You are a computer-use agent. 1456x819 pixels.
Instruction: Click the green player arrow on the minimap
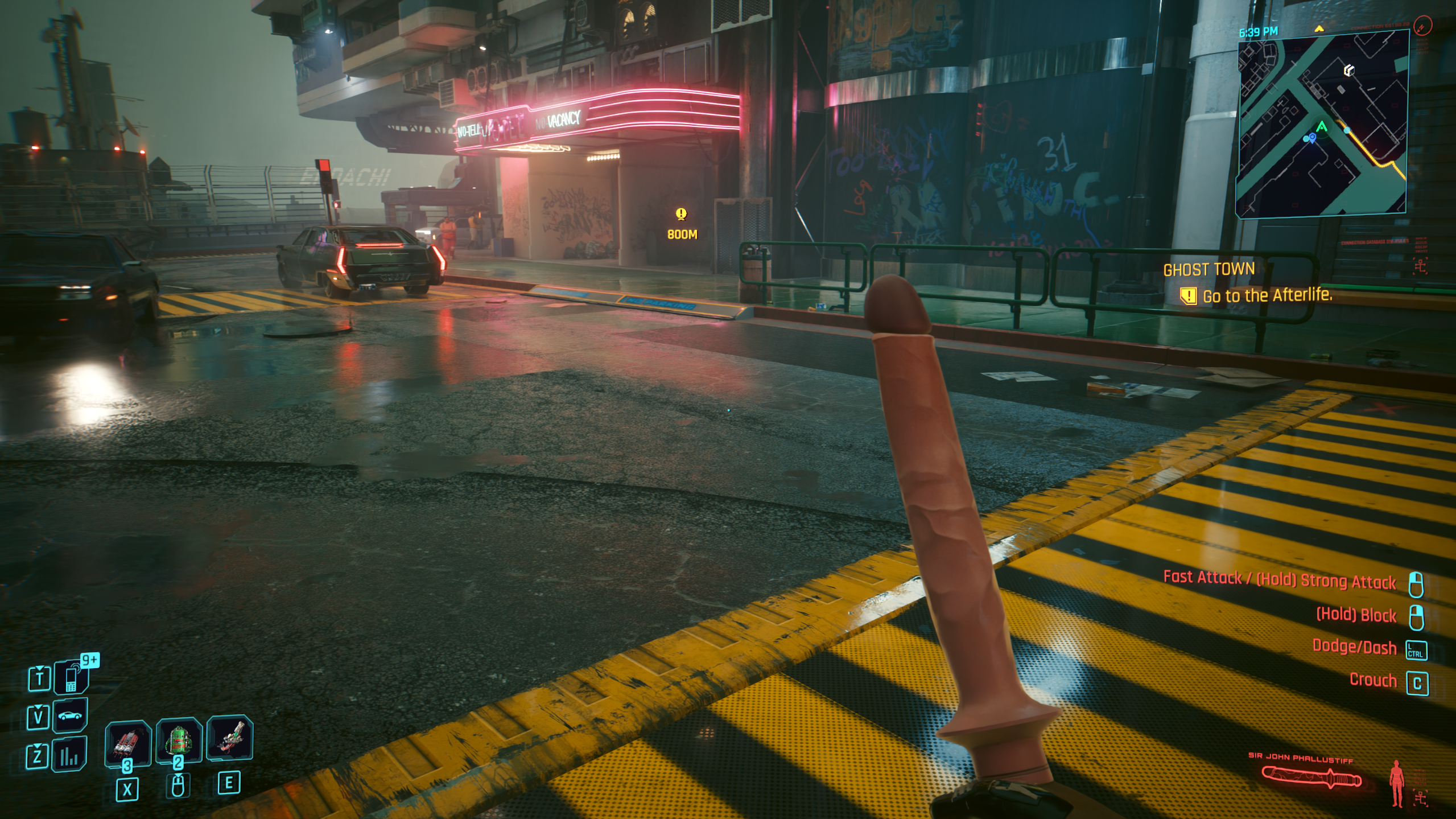[x=1321, y=127]
